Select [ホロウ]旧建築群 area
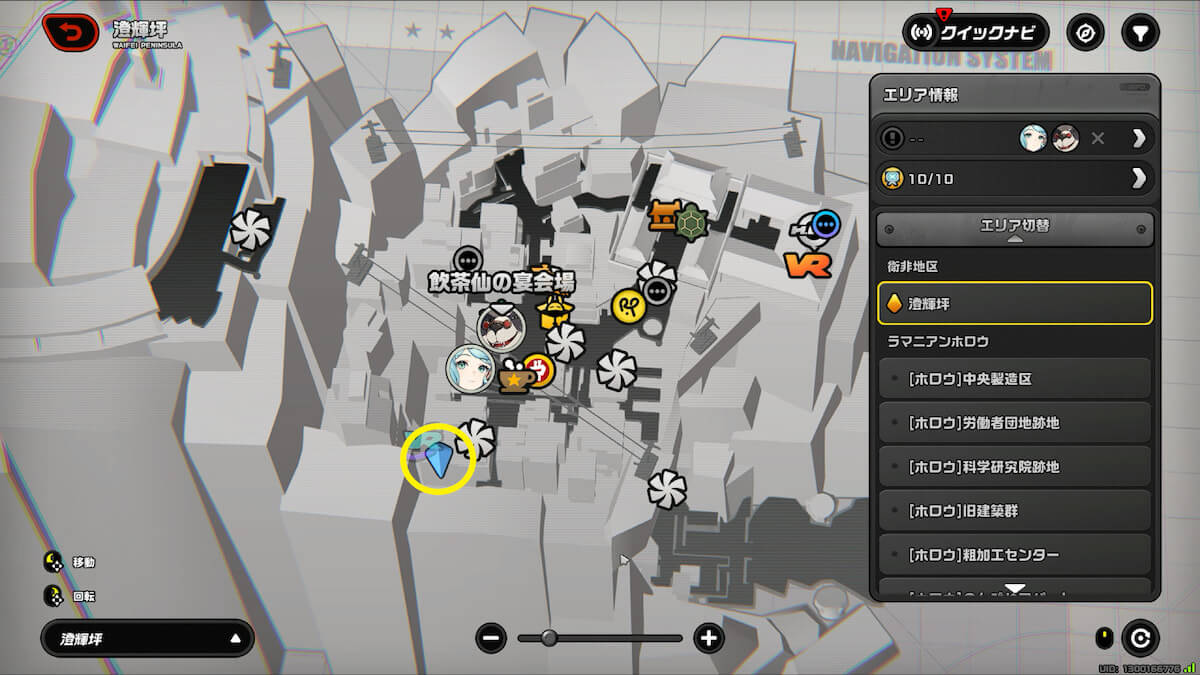This screenshot has height=675, width=1200. pos(1015,511)
